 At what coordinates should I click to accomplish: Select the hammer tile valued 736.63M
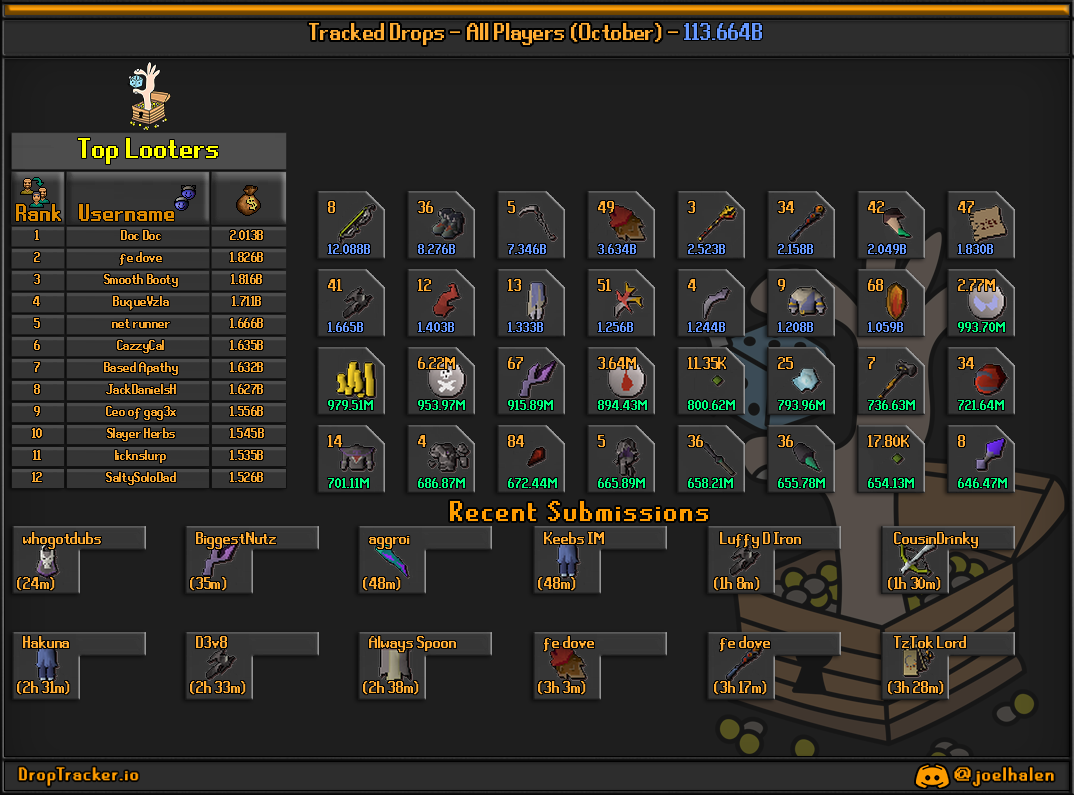[x=891, y=381]
